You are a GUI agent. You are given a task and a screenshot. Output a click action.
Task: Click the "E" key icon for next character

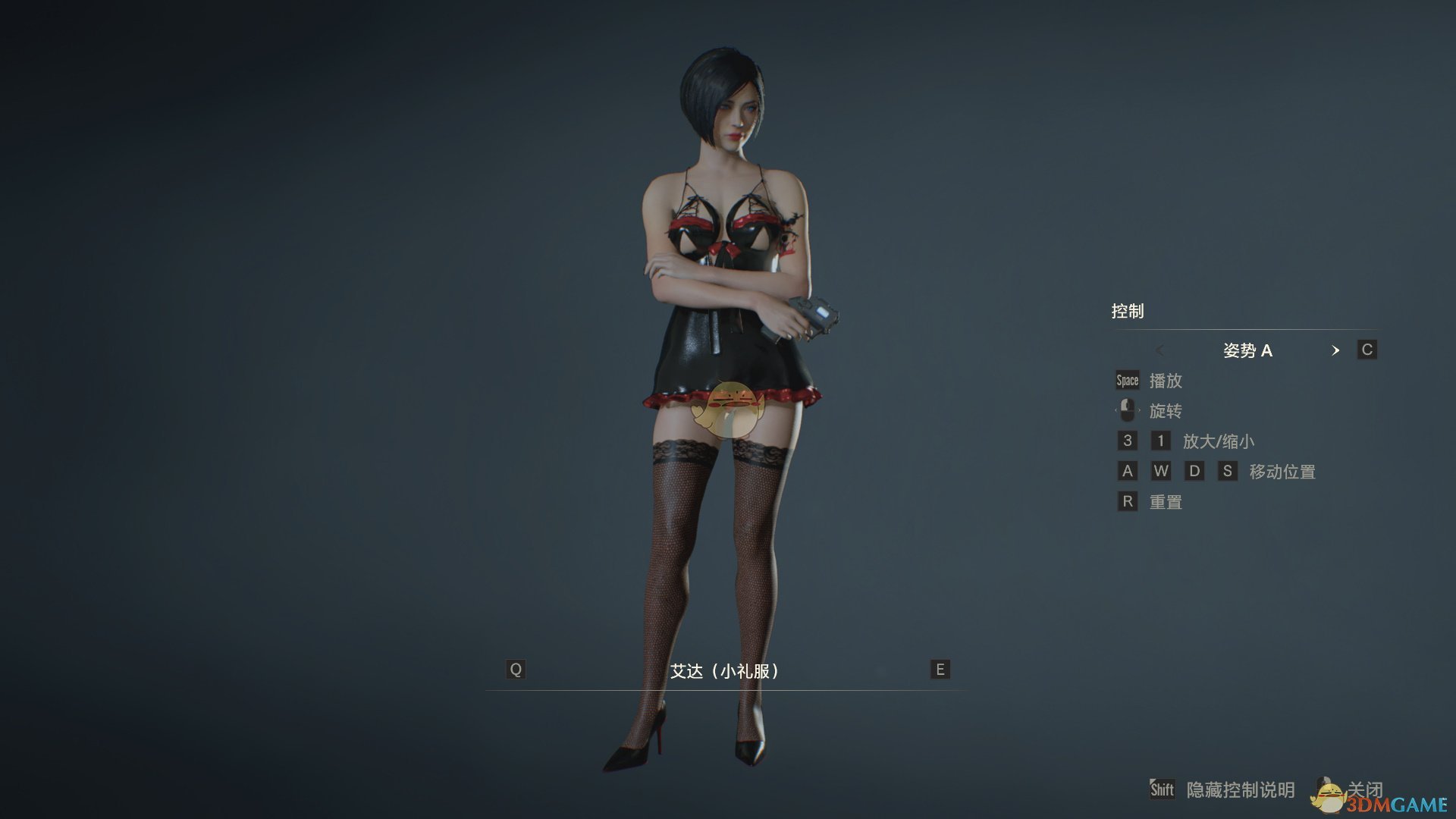pos(939,669)
